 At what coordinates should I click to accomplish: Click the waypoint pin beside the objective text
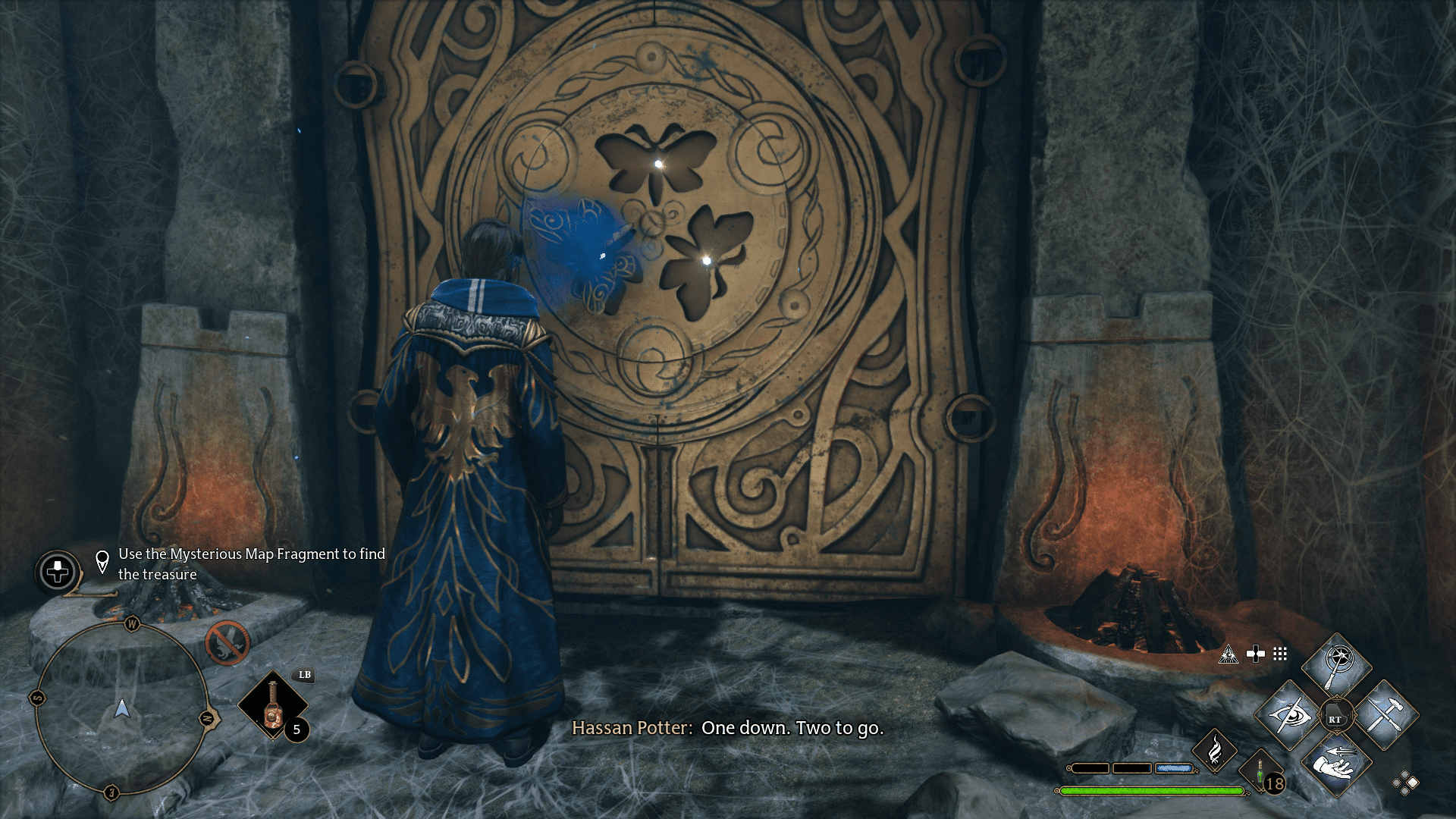pos(104,563)
